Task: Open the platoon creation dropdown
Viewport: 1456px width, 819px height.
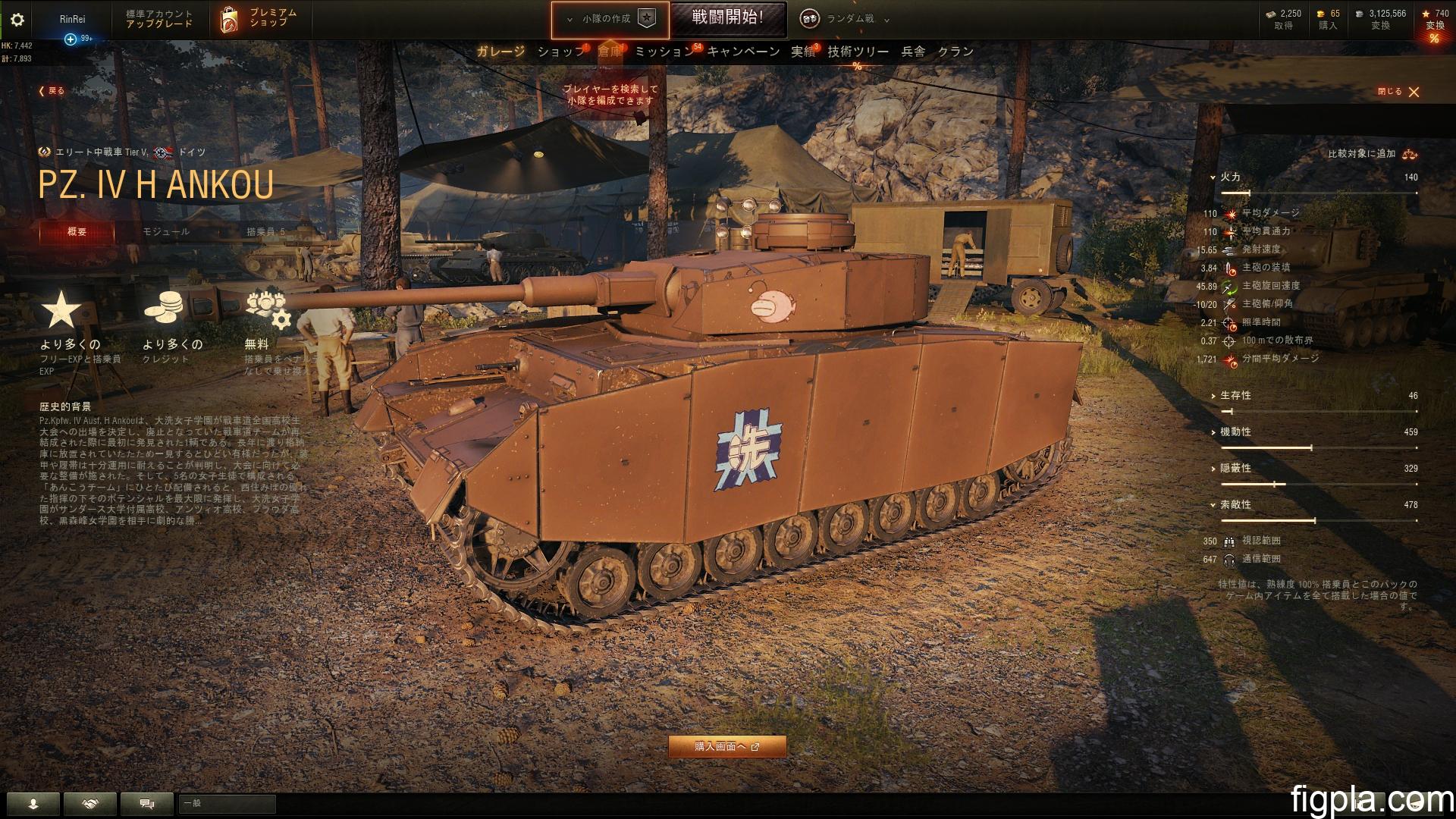Action: [610, 19]
